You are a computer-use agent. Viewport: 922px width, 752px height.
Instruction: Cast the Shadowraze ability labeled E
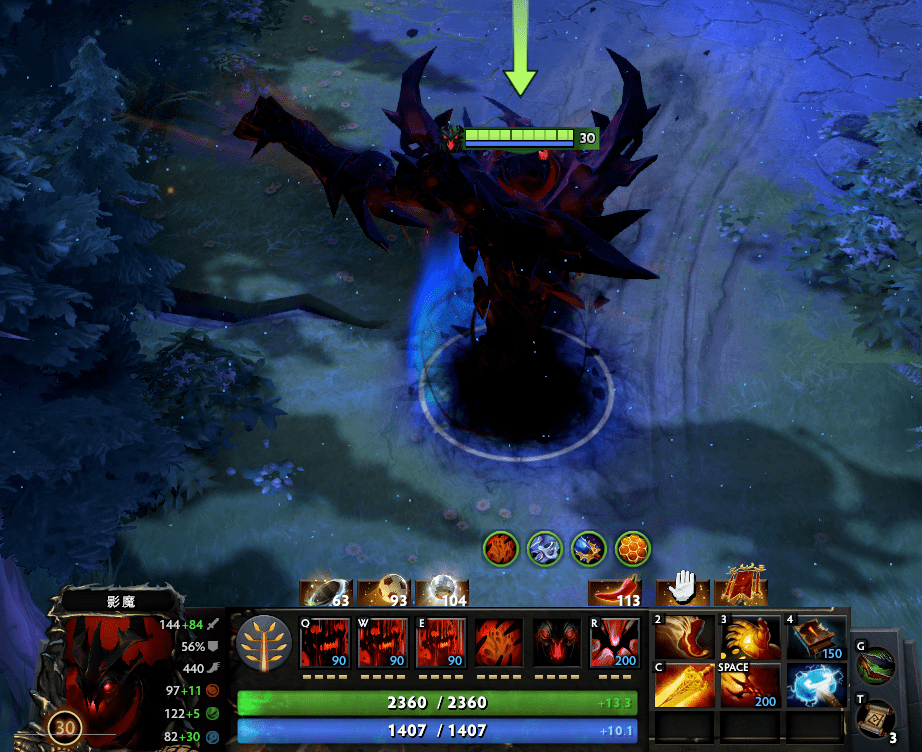click(441, 643)
